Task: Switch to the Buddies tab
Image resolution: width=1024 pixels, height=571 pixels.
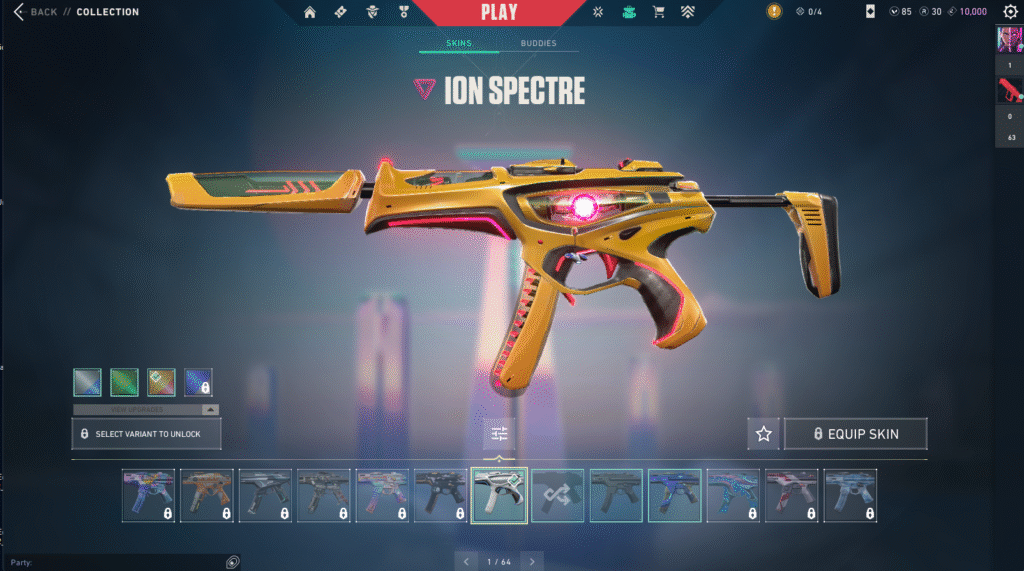Action: [539, 44]
